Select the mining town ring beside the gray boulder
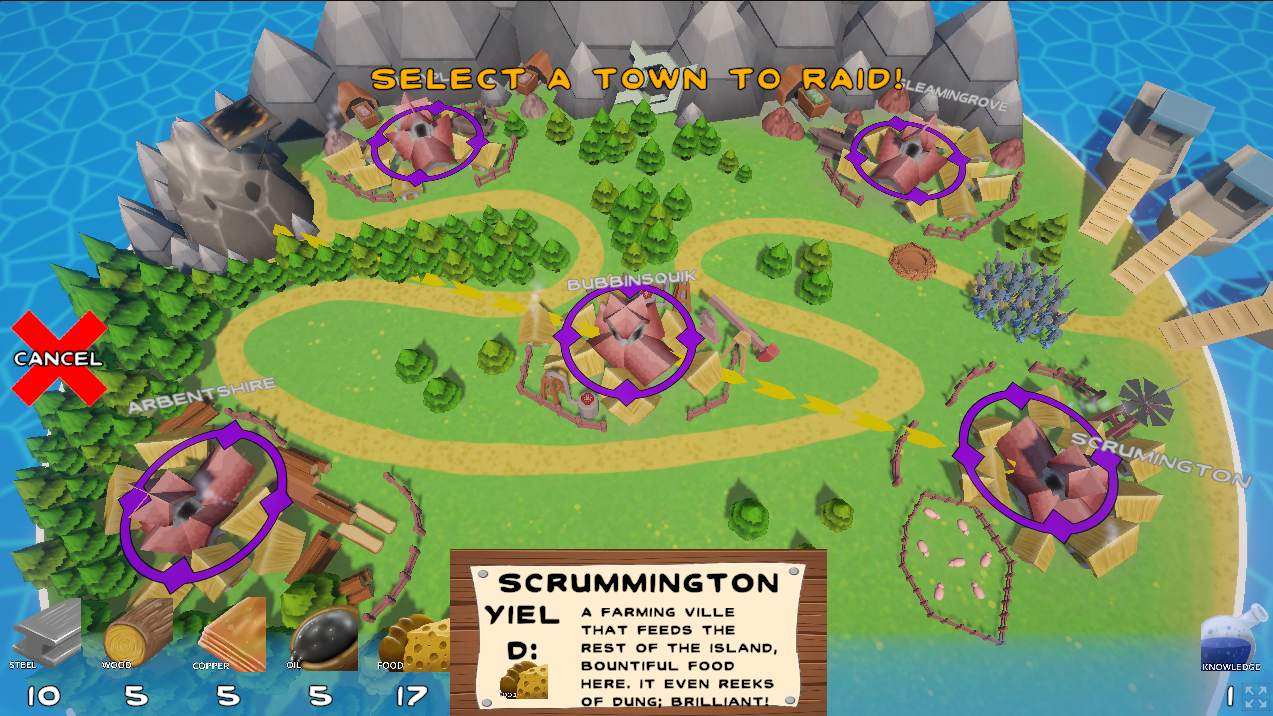 (x=425, y=143)
